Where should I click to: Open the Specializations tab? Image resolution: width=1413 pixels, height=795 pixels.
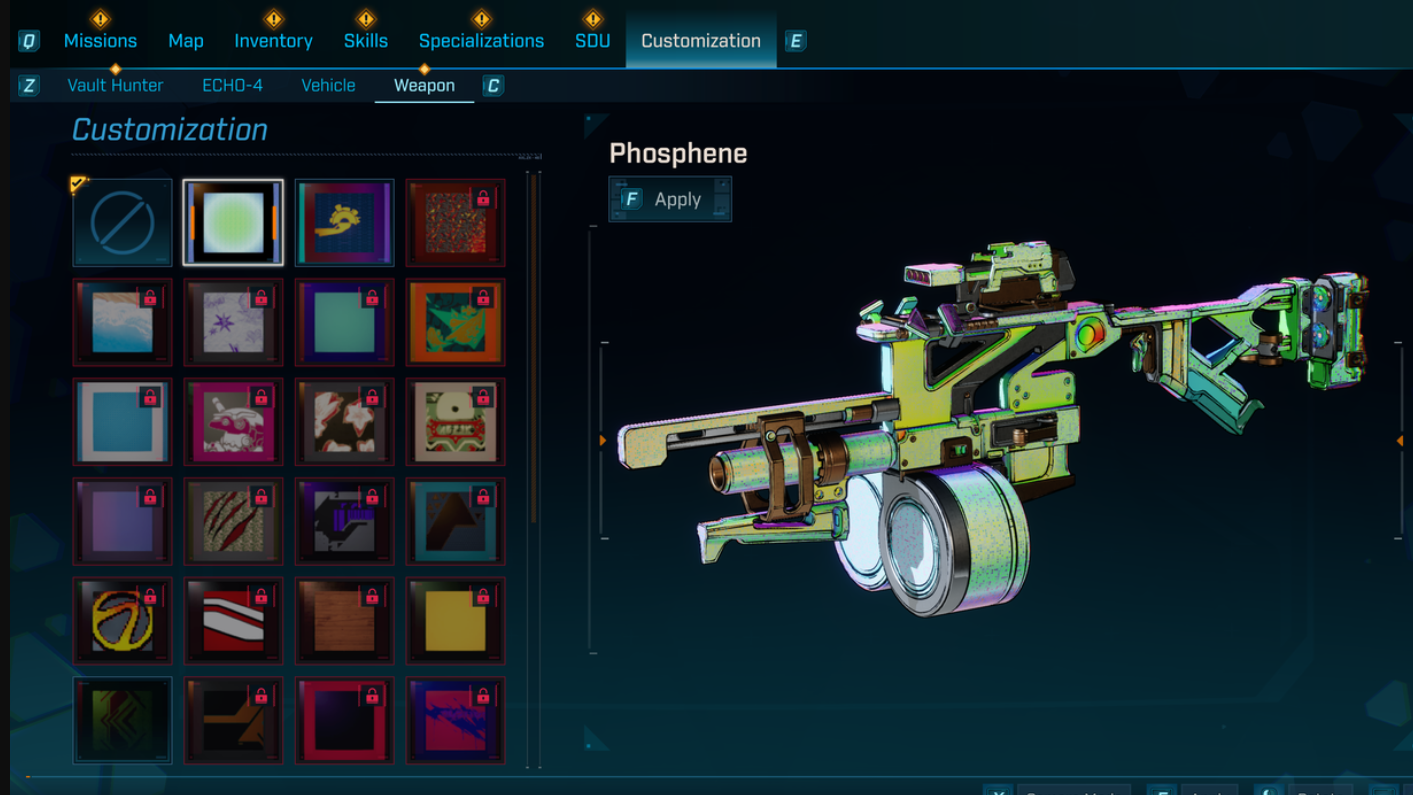[x=481, y=41]
